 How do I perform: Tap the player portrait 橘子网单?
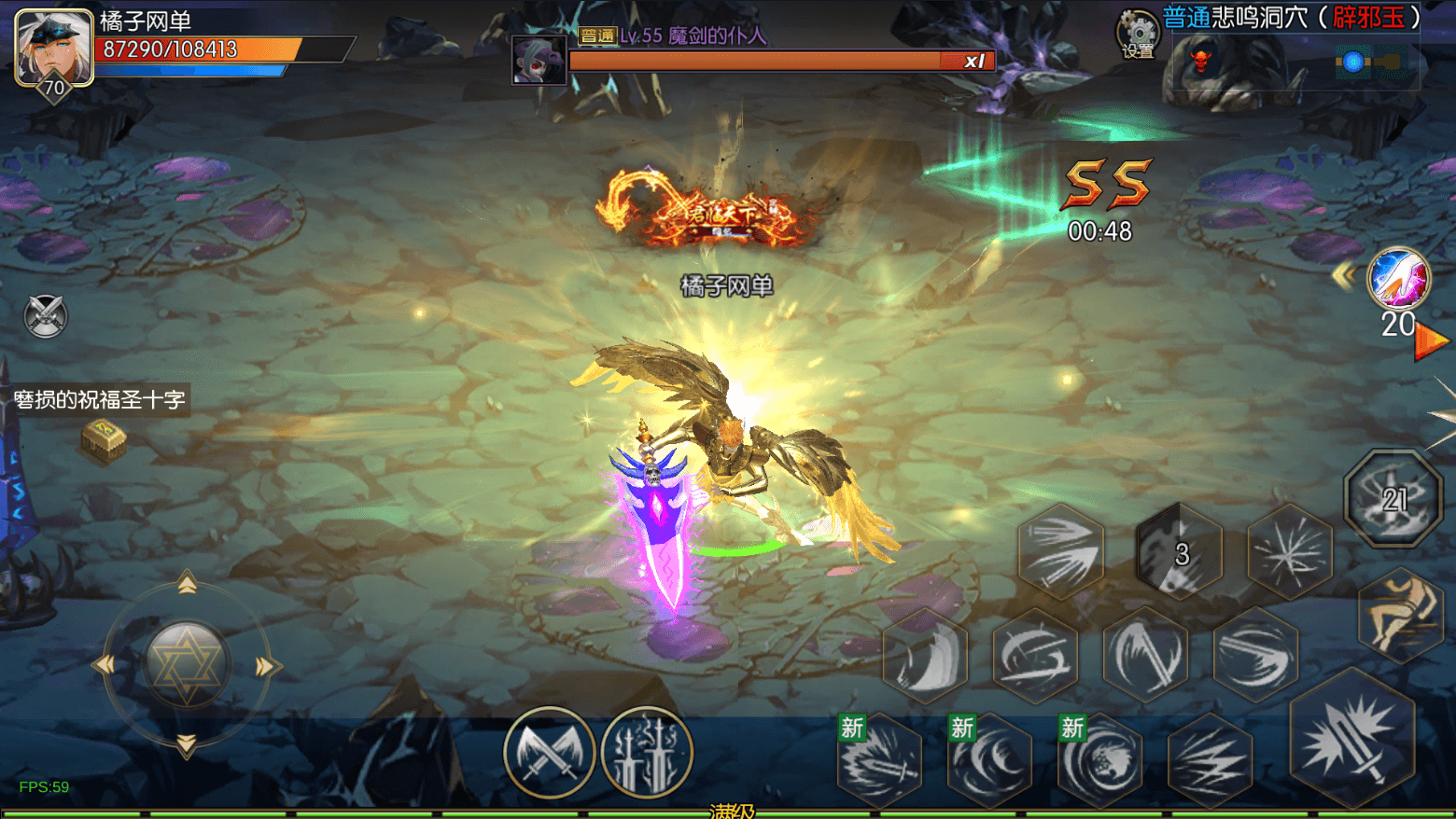54,47
